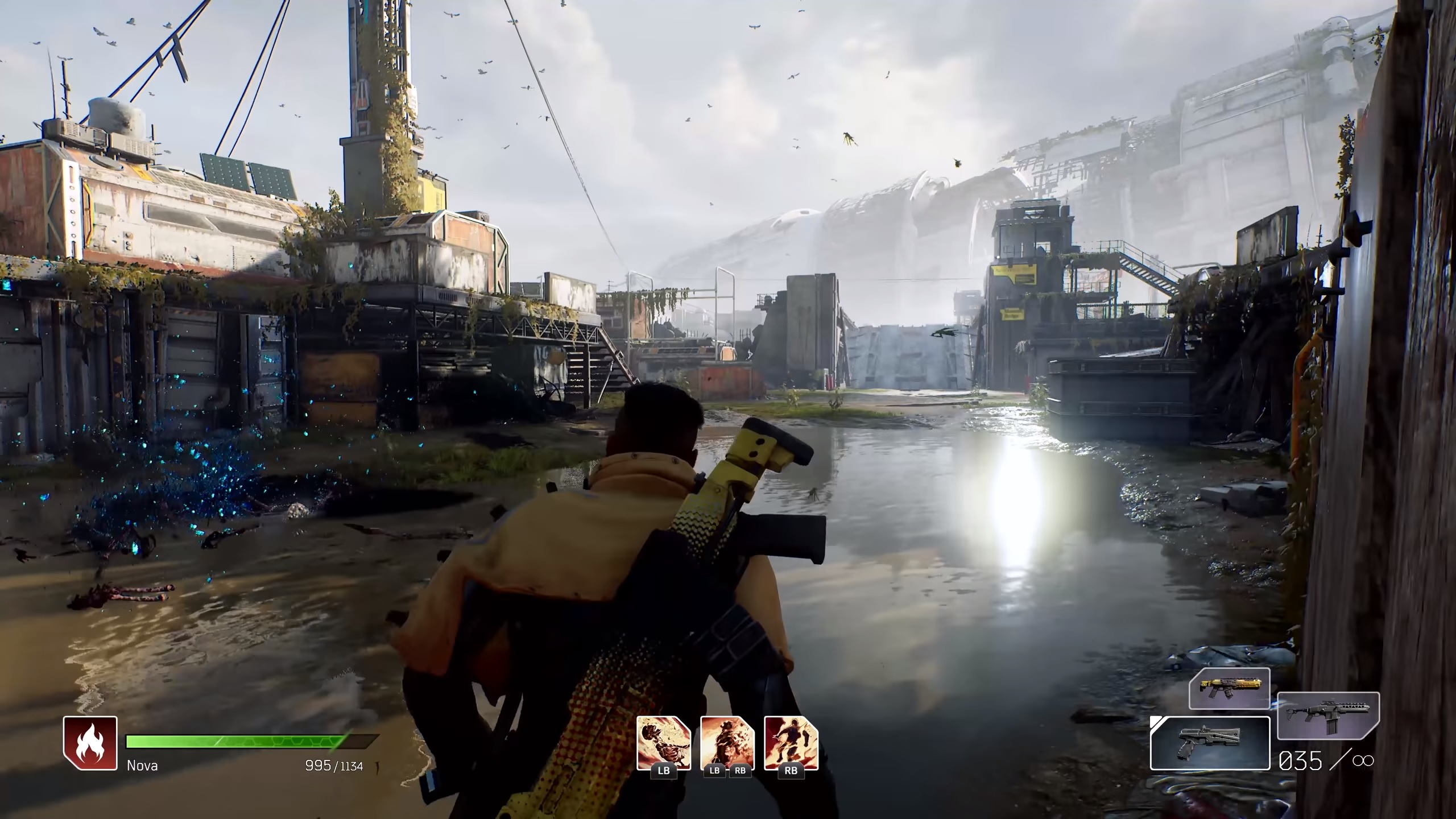Choose the grey pistol sidearm slot
The width and height of the screenshot is (1456, 819).
[1210, 743]
